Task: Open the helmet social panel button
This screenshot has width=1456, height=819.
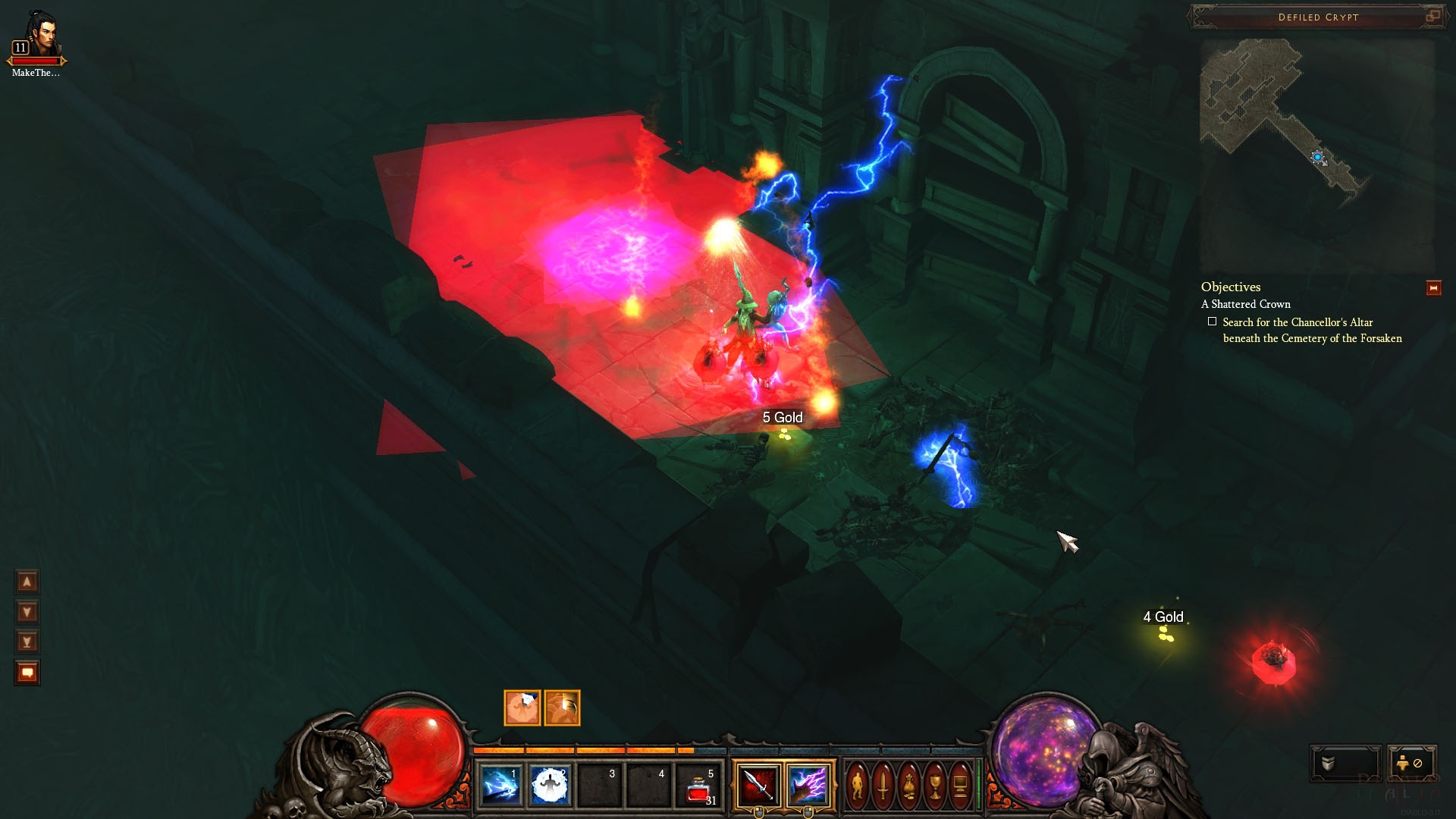Action: pos(1345,763)
